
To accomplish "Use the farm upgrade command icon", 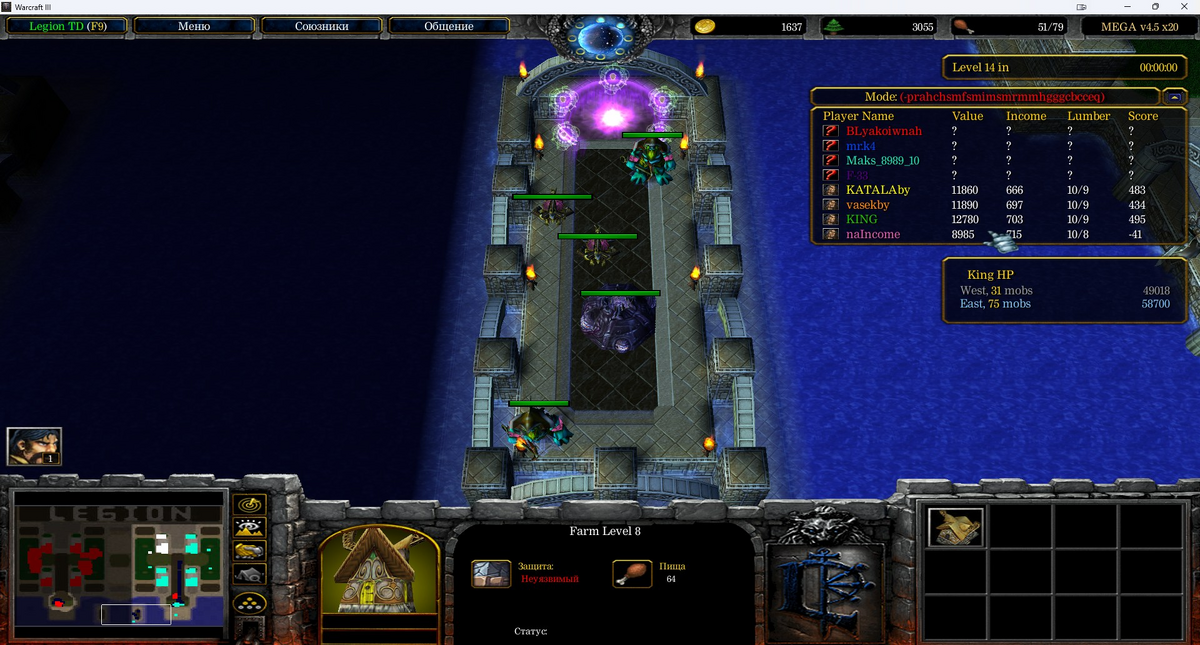I will click(x=956, y=528).
